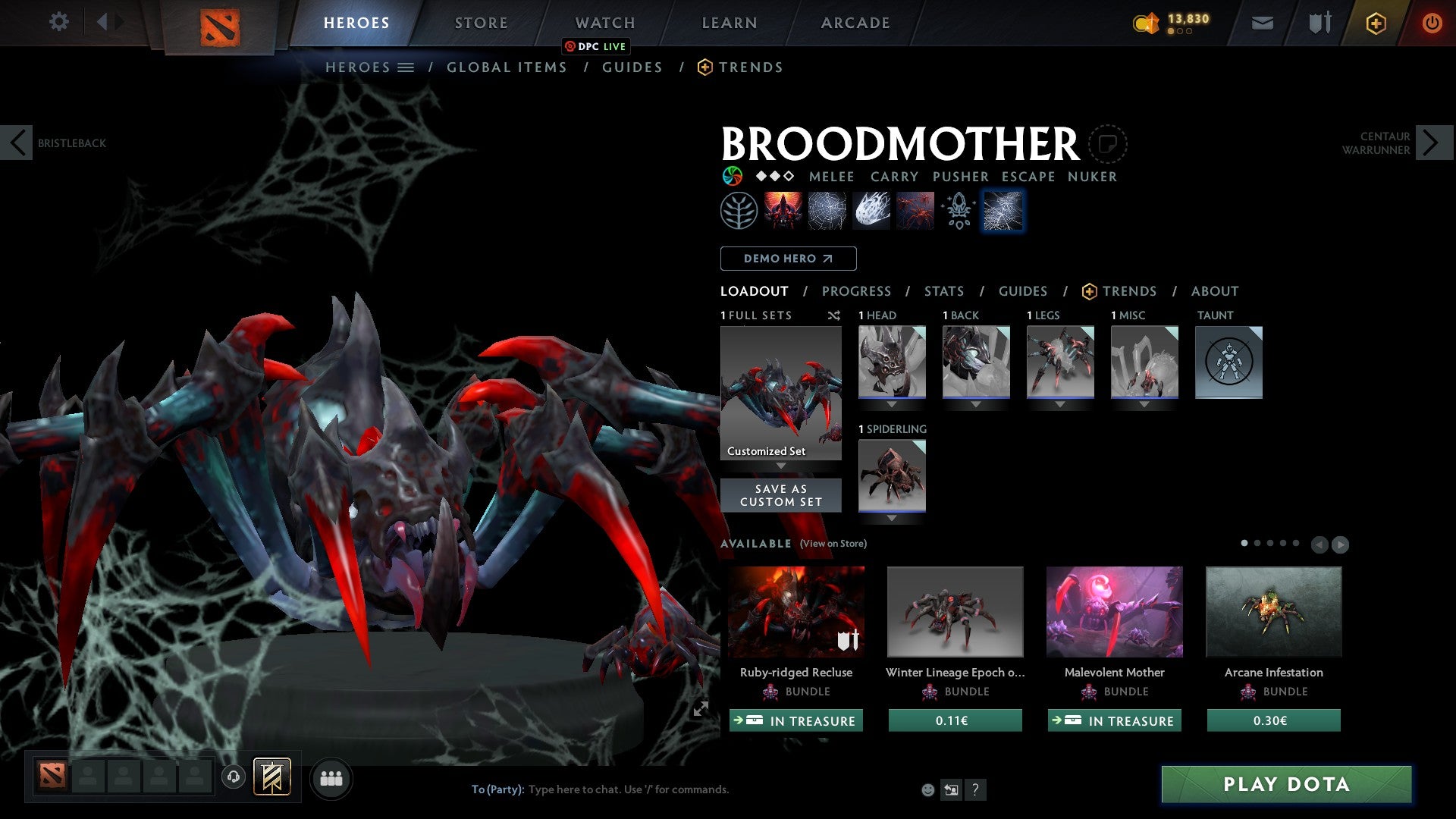The image size is (1456, 819).
Task: Select the second carousel page dot
Action: click(1257, 543)
